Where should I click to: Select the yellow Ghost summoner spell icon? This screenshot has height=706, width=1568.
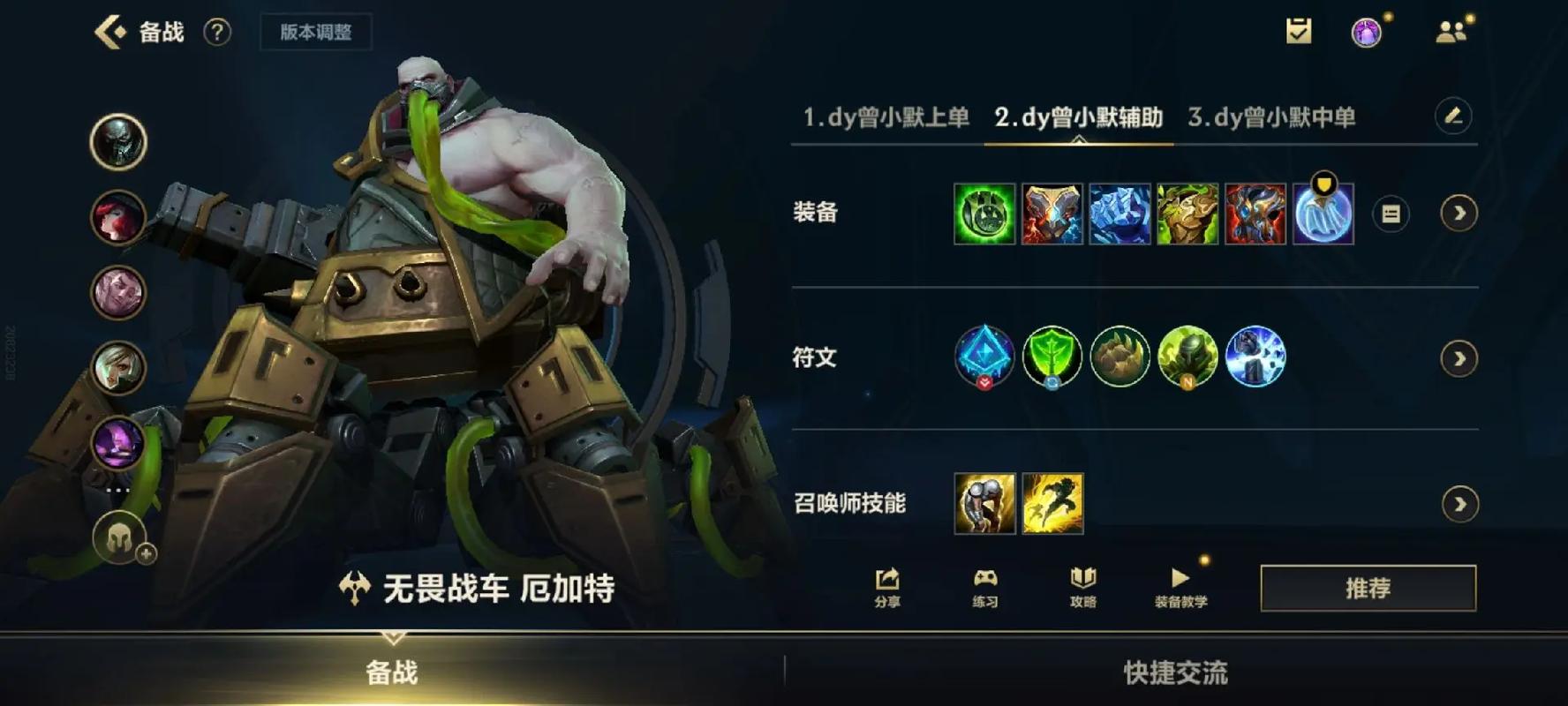[x=1053, y=504]
